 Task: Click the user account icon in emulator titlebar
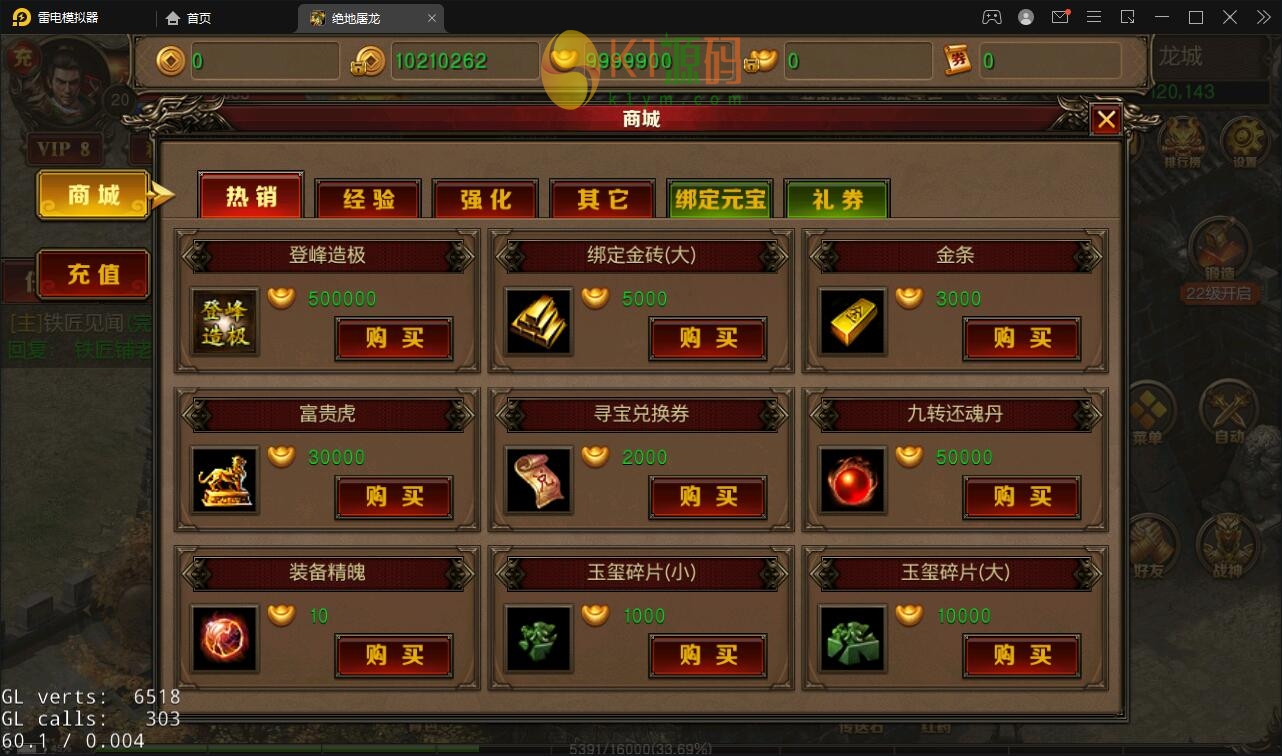point(1025,17)
